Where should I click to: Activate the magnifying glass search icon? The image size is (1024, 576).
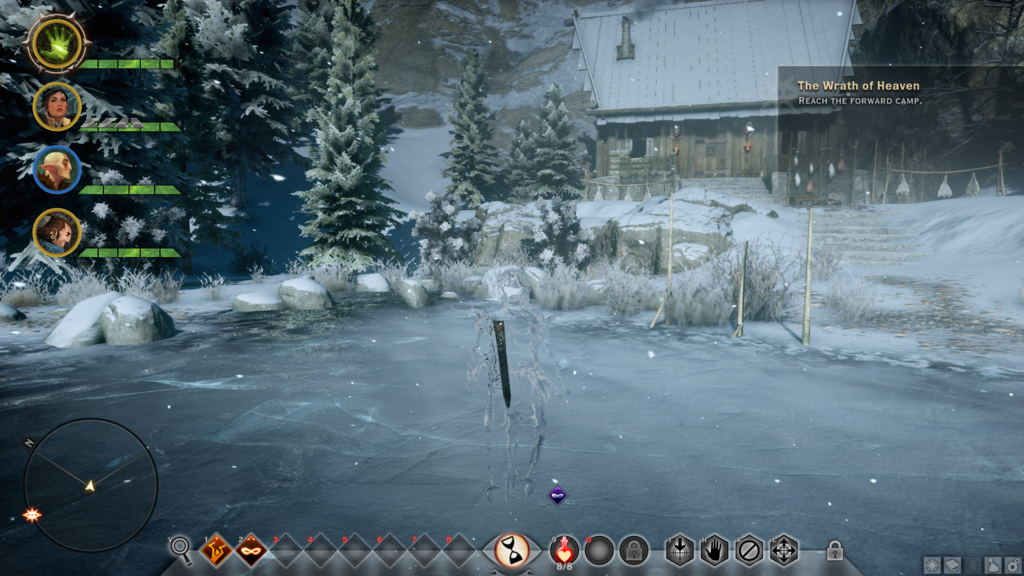coord(180,548)
